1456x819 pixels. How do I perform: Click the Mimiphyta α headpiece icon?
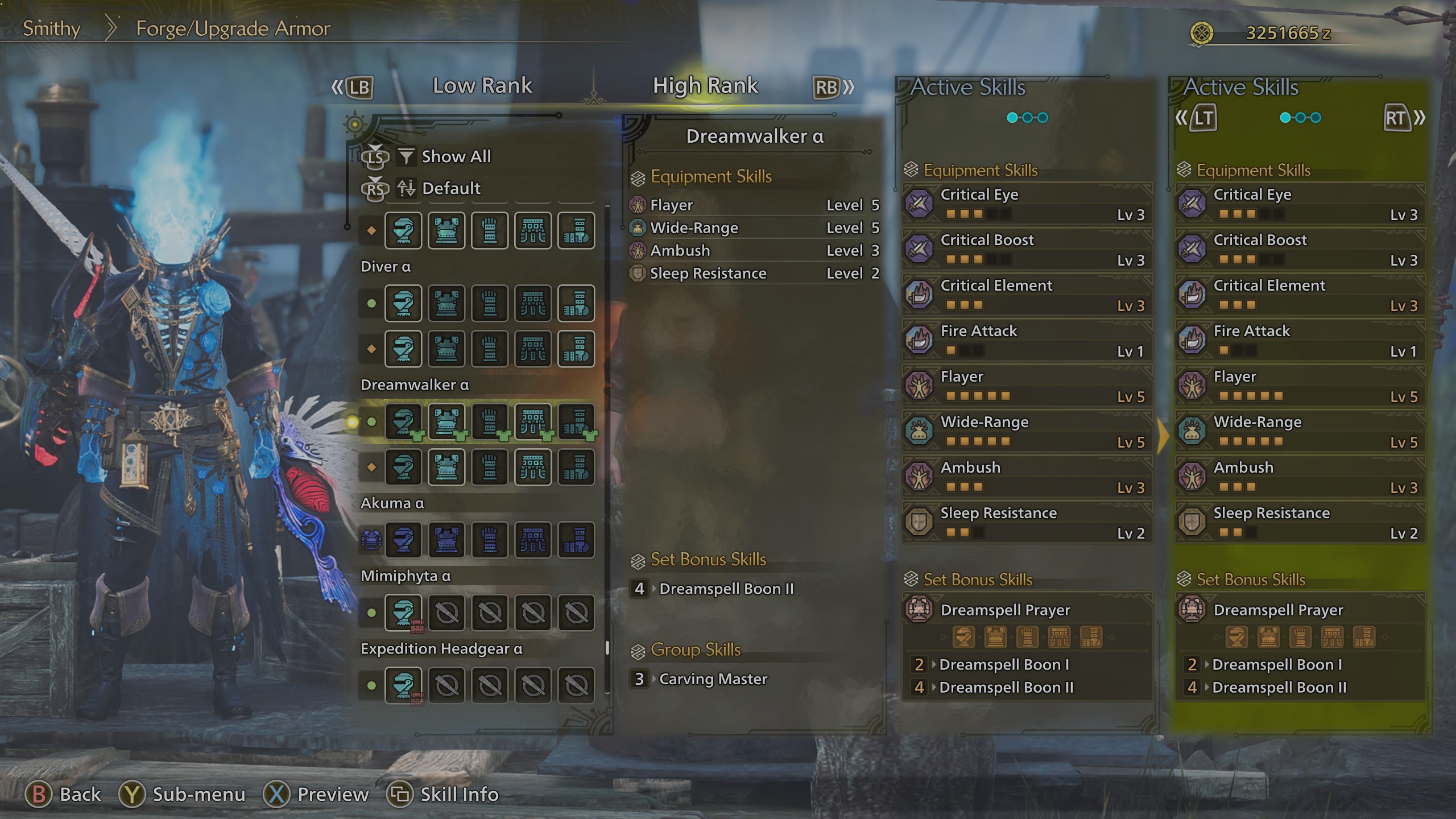403,613
